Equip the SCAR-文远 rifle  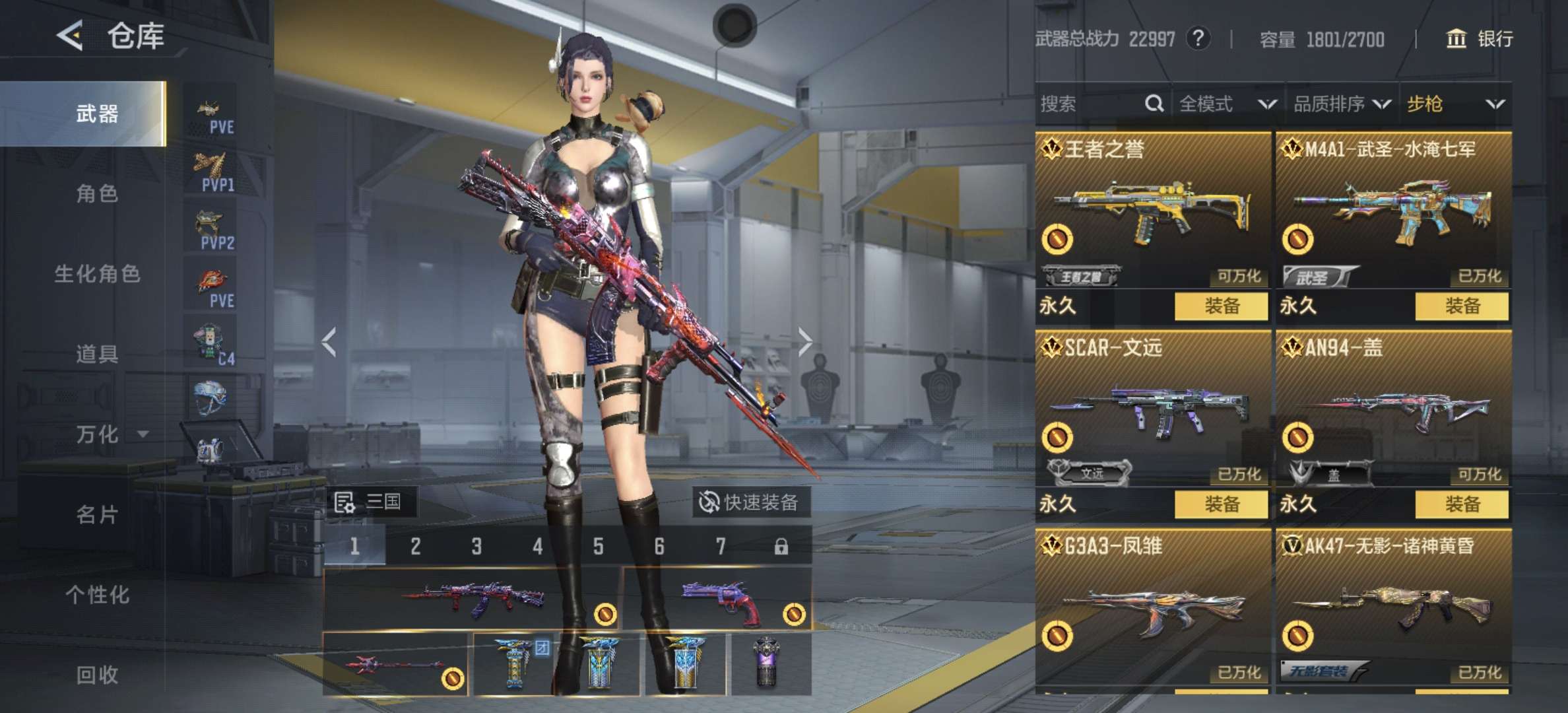pos(1221,504)
